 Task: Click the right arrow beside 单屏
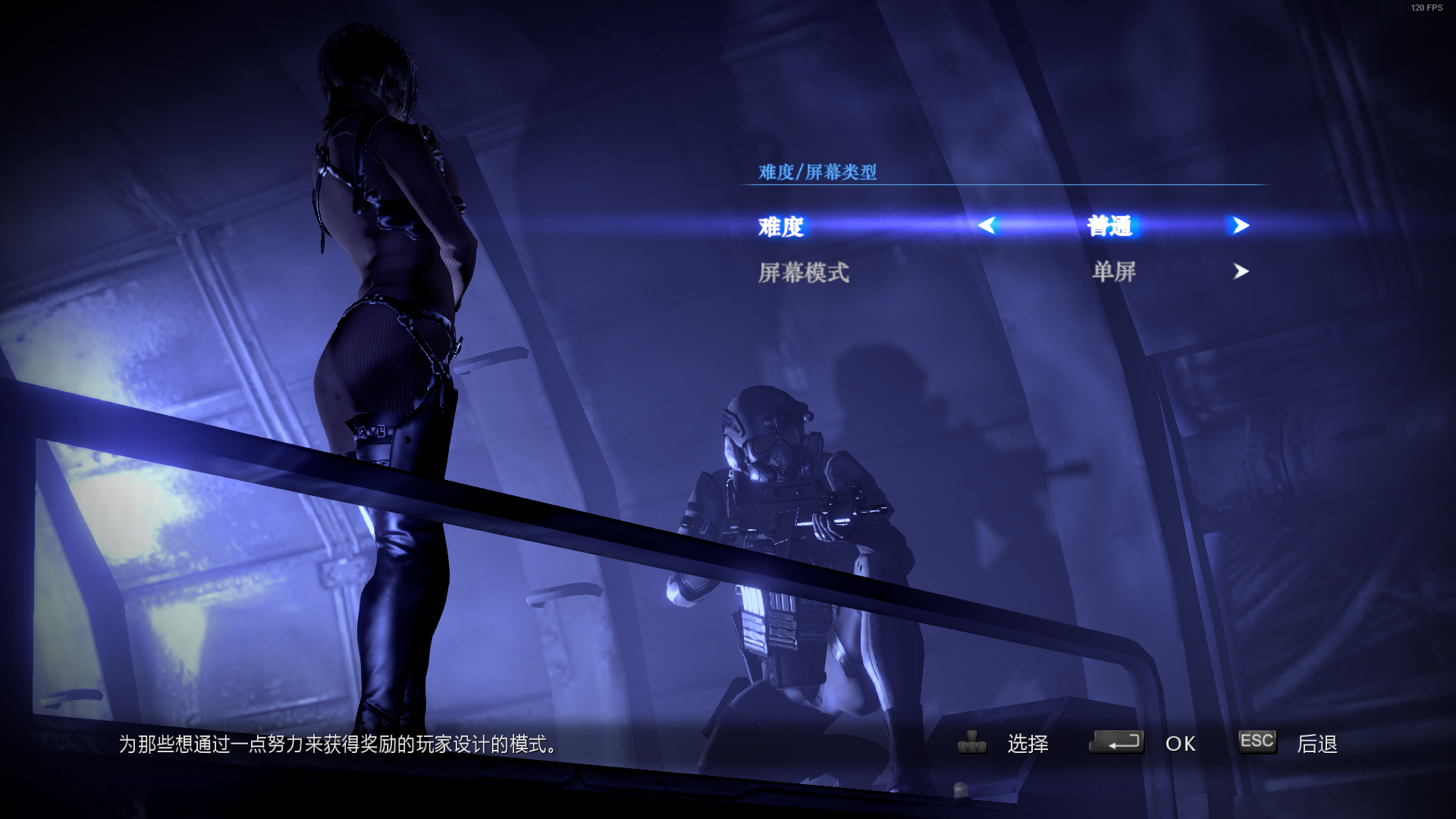click(1241, 271)
